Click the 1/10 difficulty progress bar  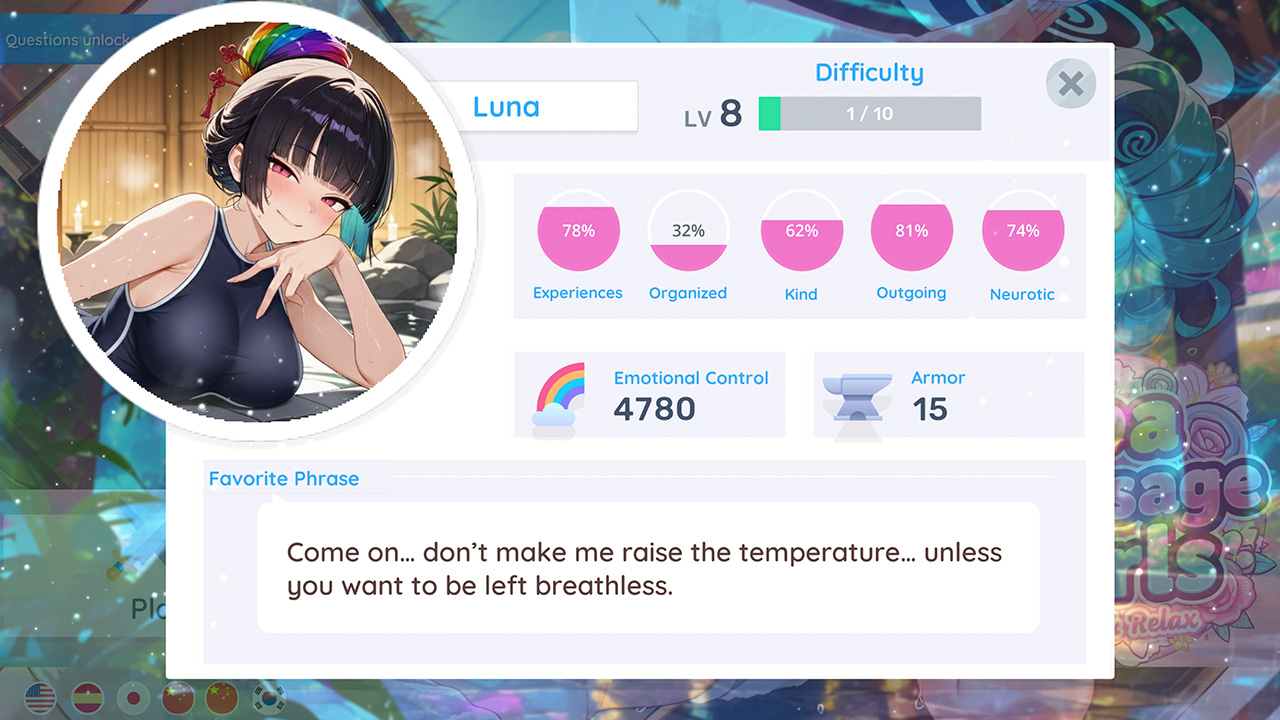tap(869, 113)
